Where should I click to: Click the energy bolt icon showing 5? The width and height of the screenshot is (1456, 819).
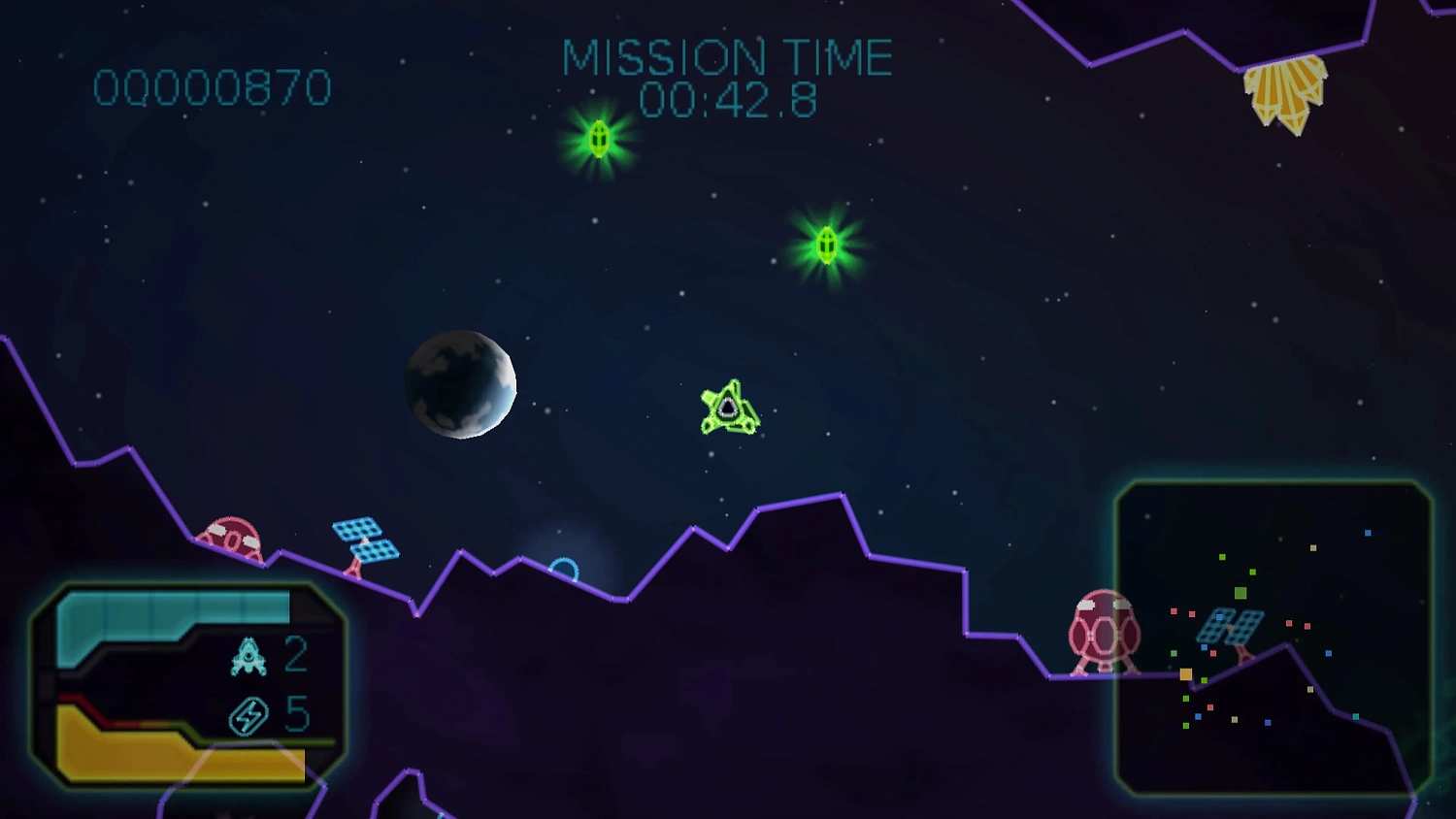(248, 715)
